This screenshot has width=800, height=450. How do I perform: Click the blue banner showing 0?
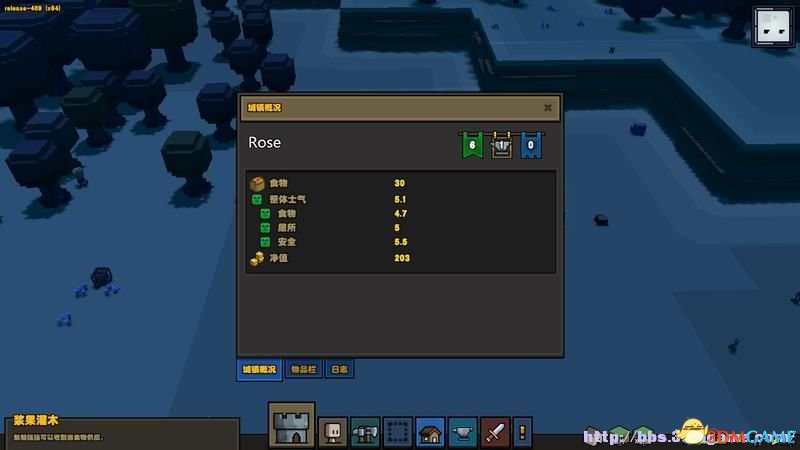[x=531, y=145]
